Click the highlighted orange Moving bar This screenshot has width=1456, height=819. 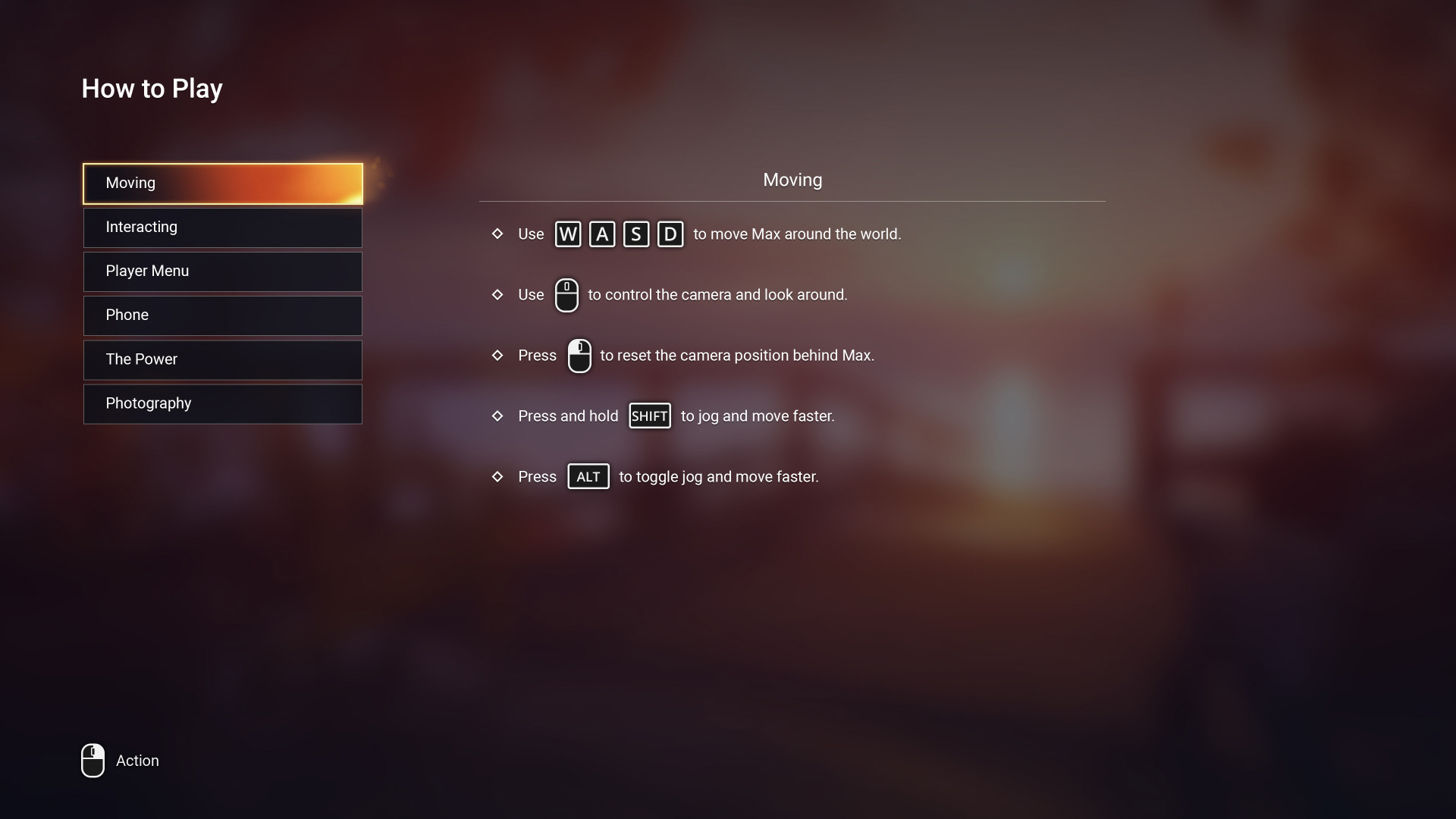(222, 183)
